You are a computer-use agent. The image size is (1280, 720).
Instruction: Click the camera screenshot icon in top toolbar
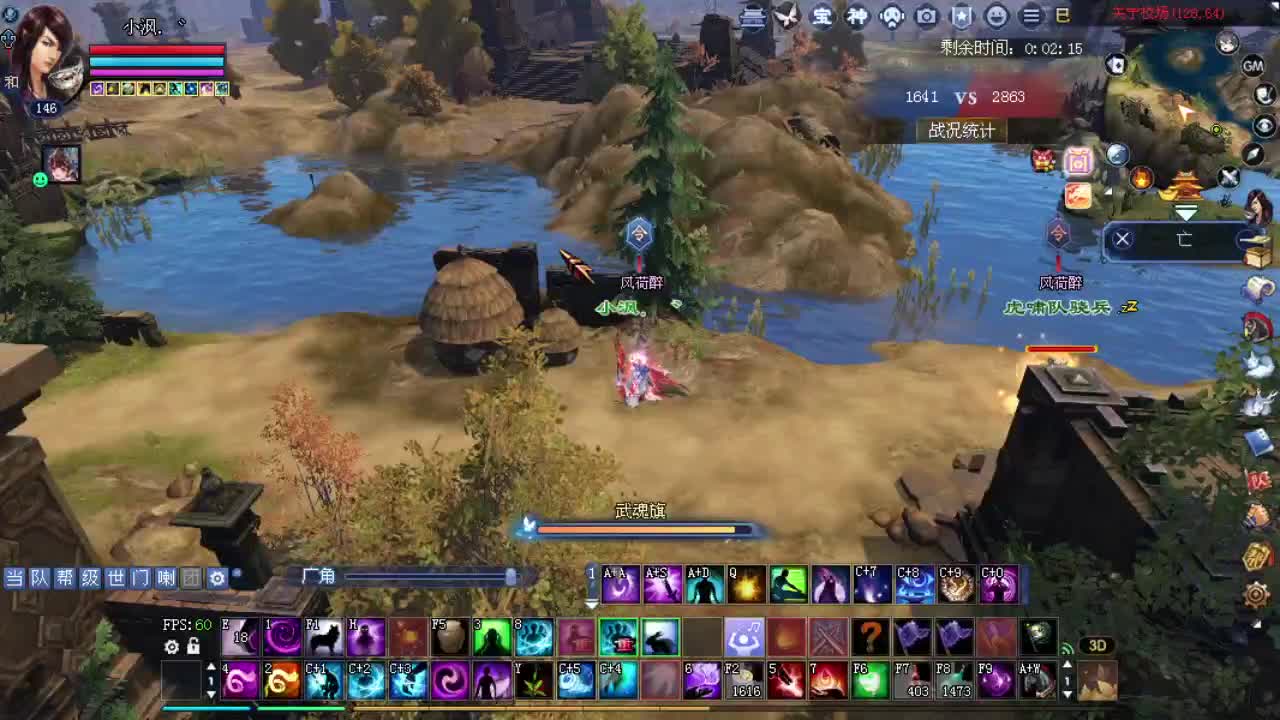pos(925,17)
